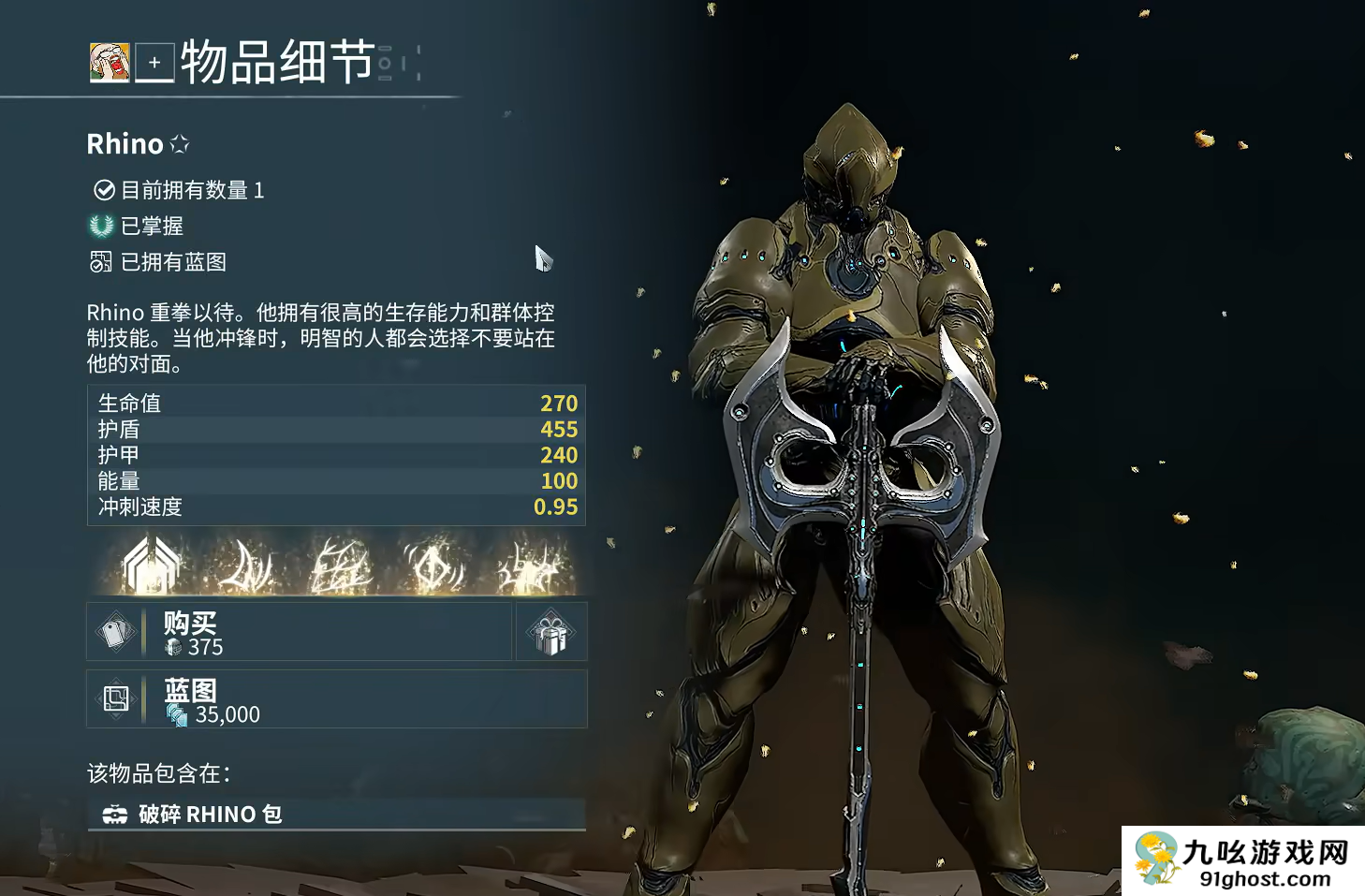Click the blueprint icon beside 蓝图
Viewport: 1365px width, 896px height.
pyautogui.click(x=115, y=698)
